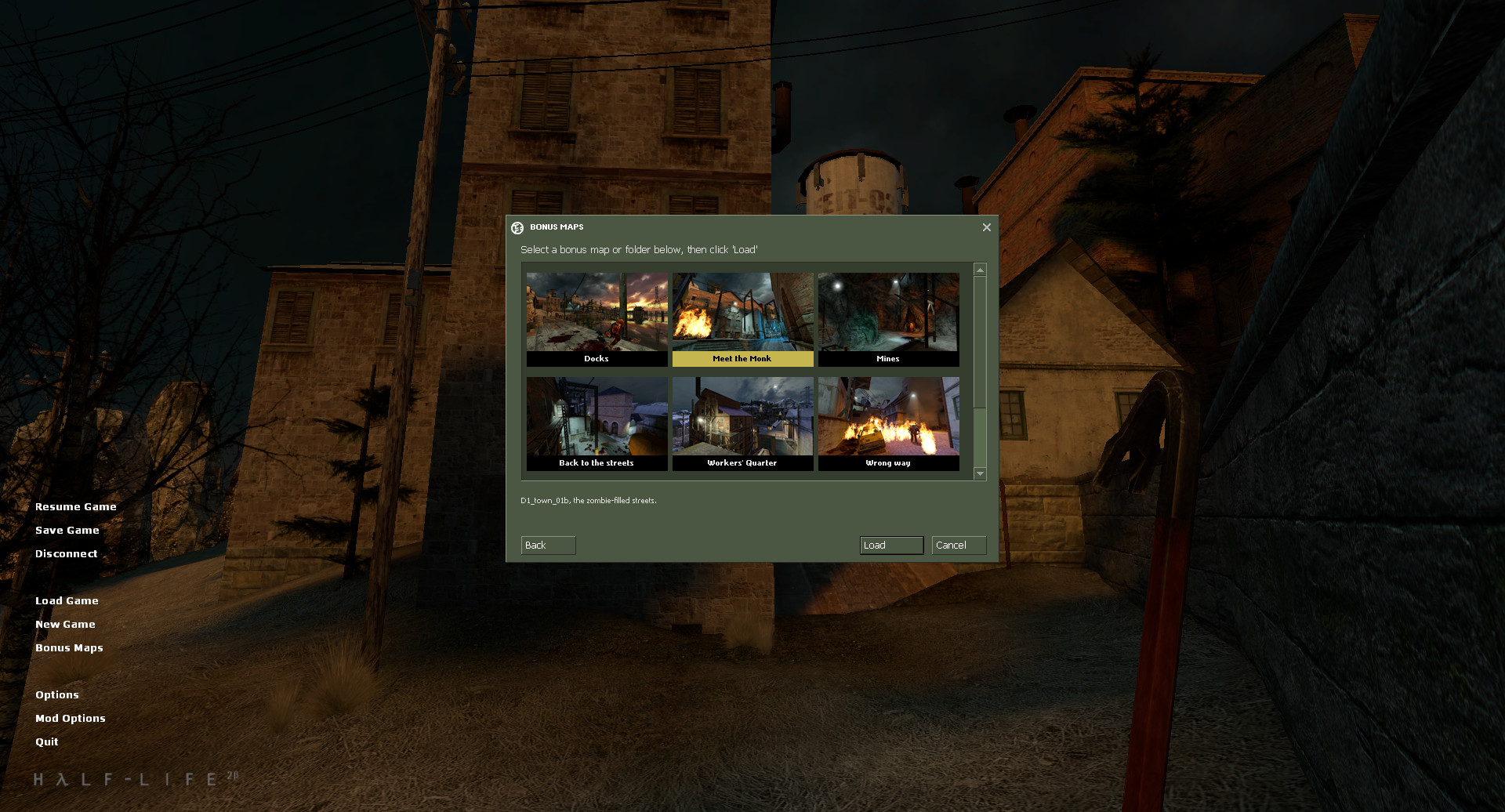Open the New Game menu entry

(65, 624)
